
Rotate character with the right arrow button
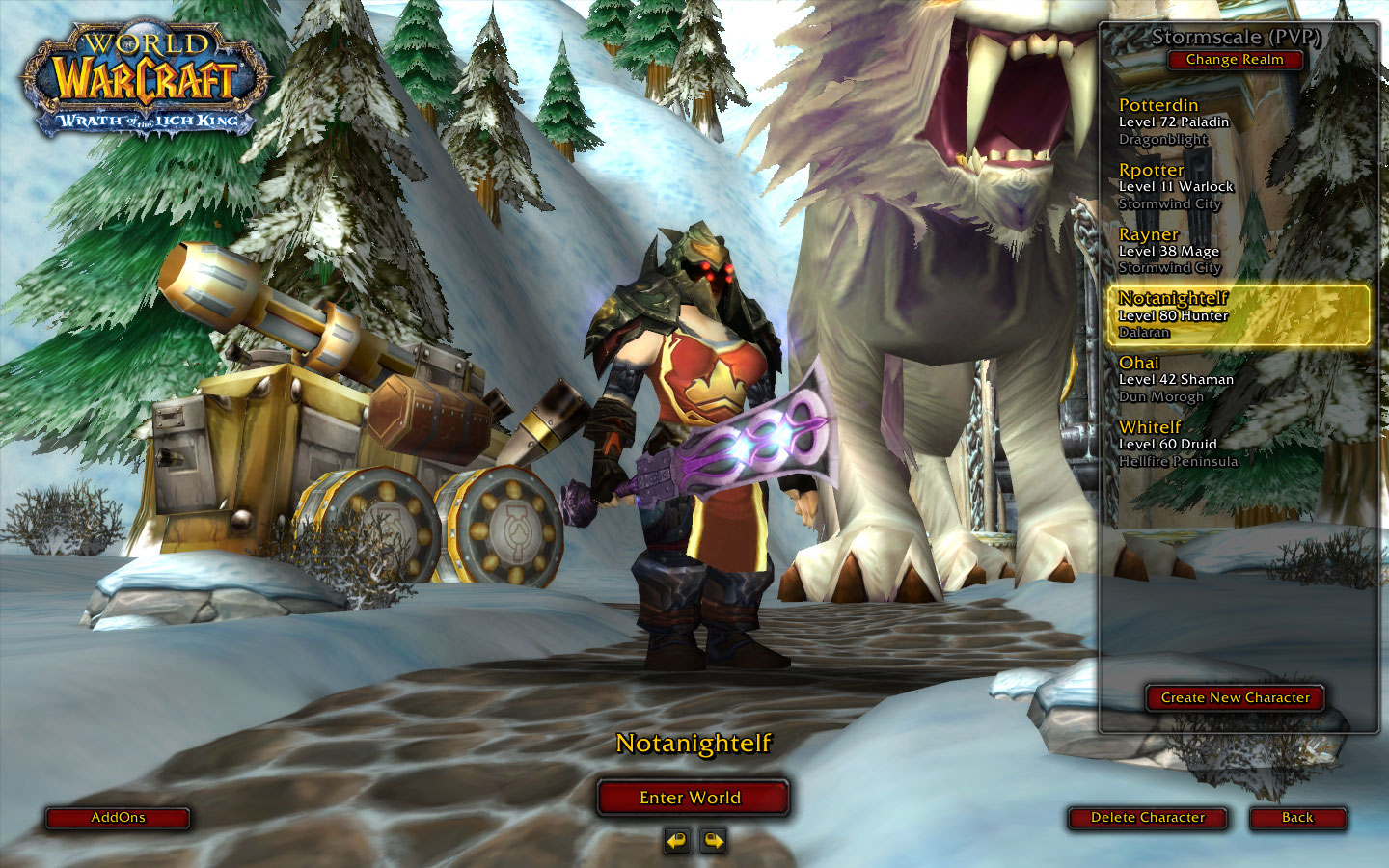713,841
